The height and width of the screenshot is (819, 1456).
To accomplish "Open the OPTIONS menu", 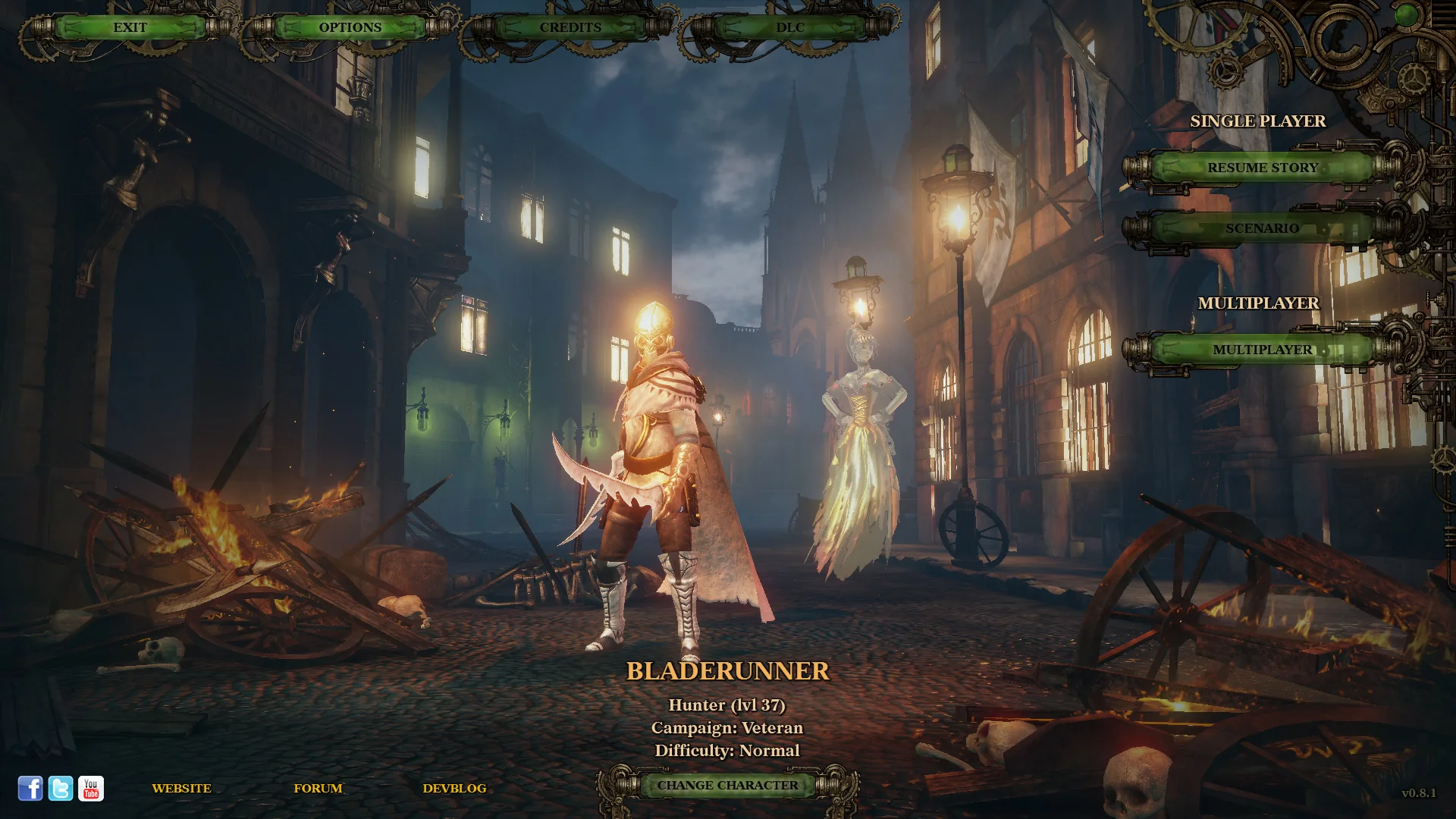I will coord(350,27).
